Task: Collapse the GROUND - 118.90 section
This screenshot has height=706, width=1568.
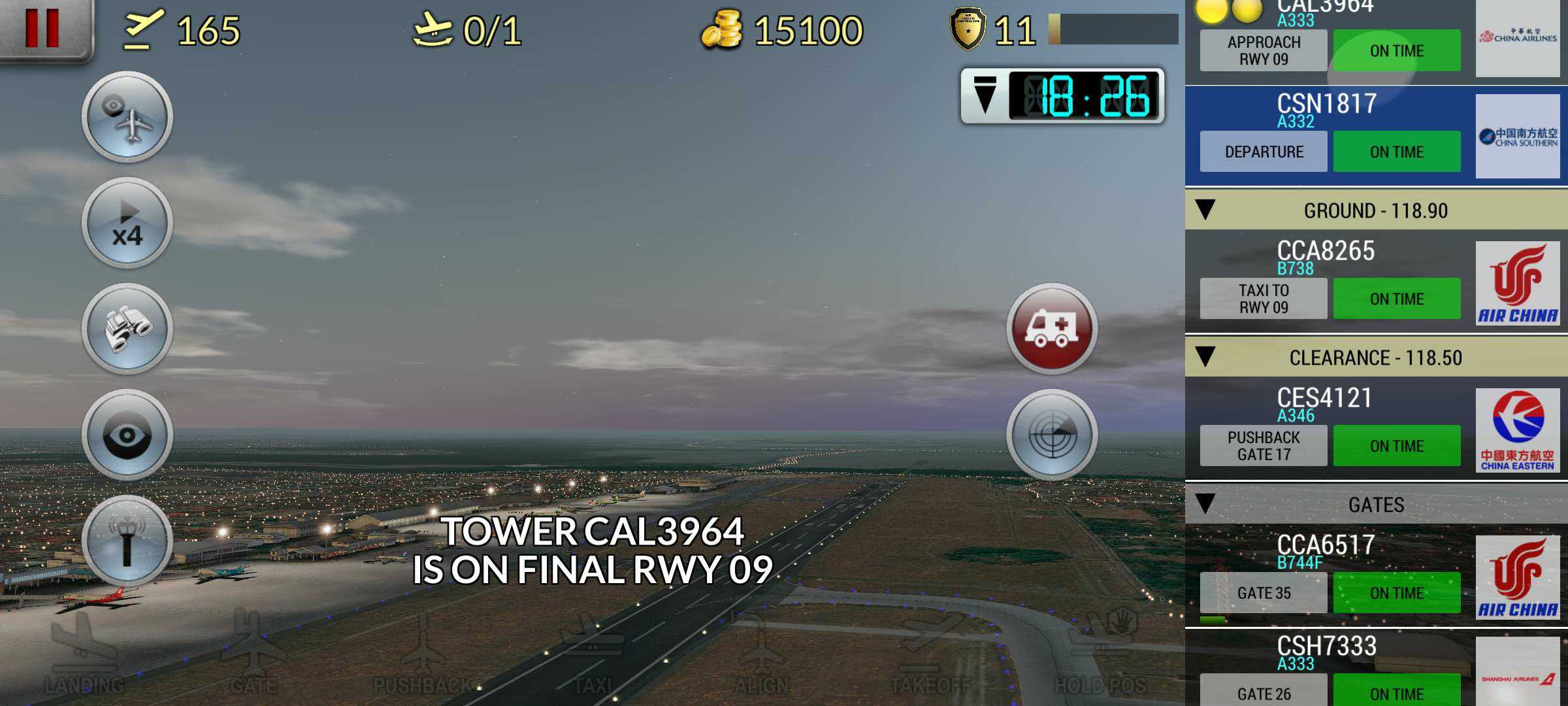Action: pyautogui.click(x=1205, y=210)
